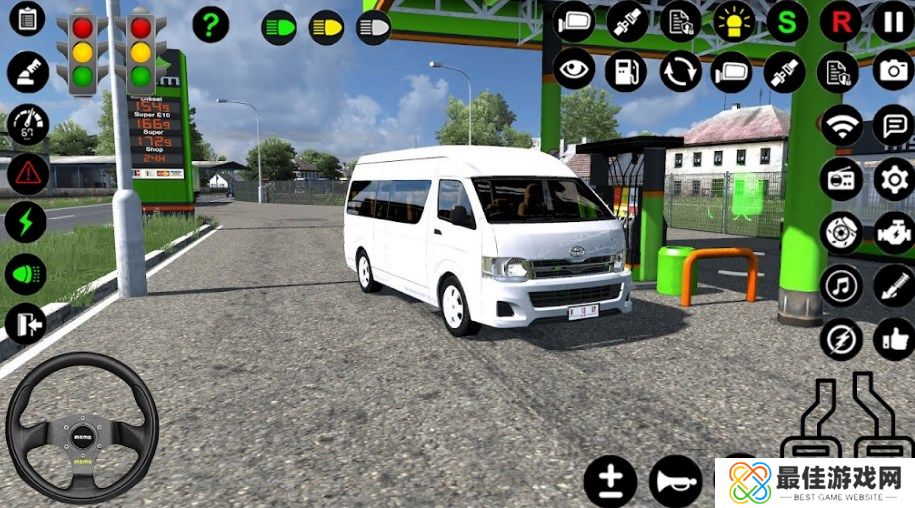Tap the engine icon

point(893,233)
